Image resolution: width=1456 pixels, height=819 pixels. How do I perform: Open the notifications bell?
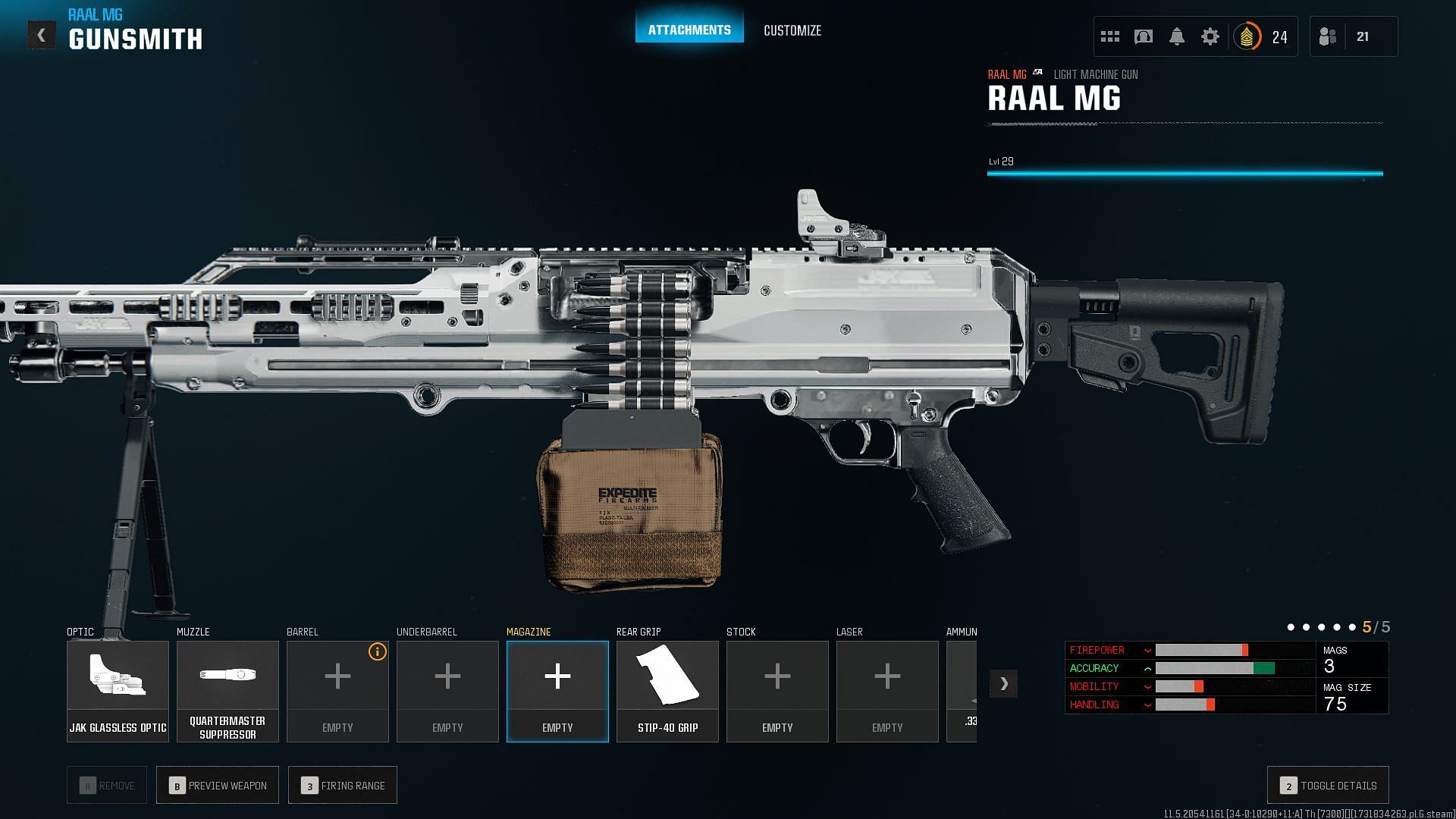coord(1177,36)
